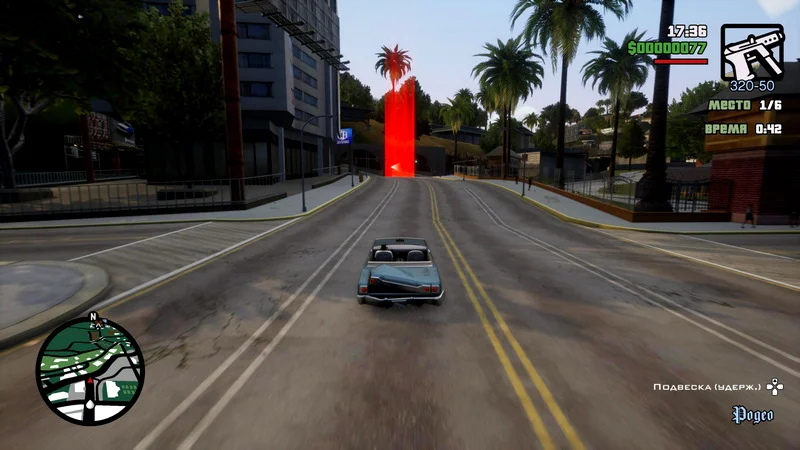Click the Pogeo channel watermark
800x450 pixels.
tap(753, 414)
